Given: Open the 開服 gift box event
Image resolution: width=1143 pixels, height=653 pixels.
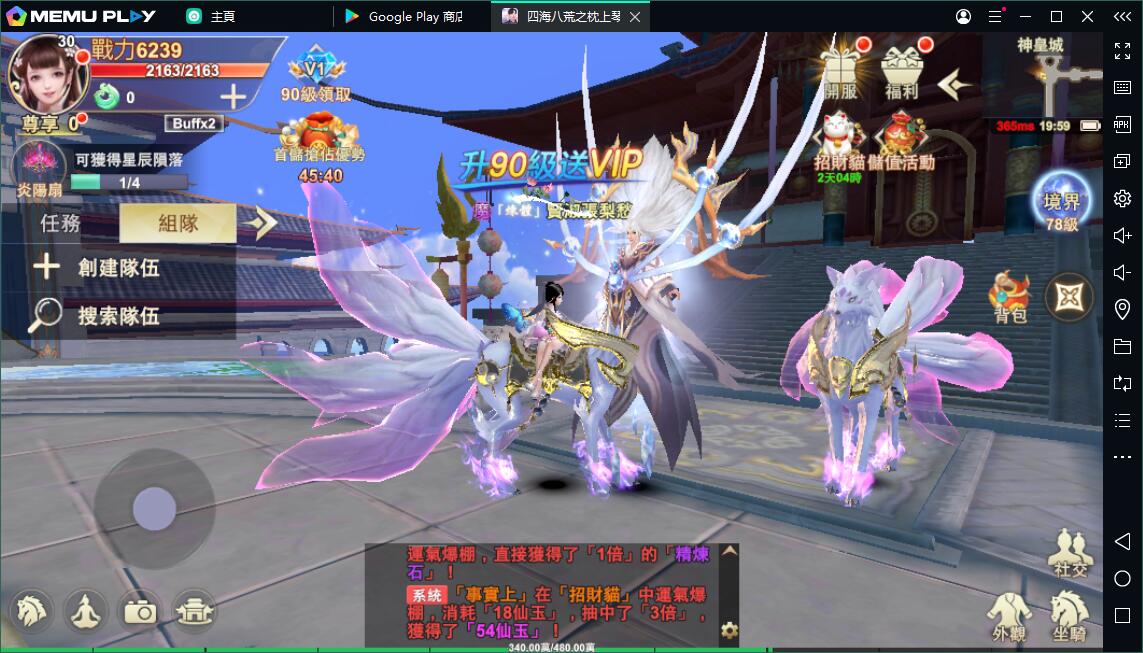Looking at the screenshot, I should 841,73.
